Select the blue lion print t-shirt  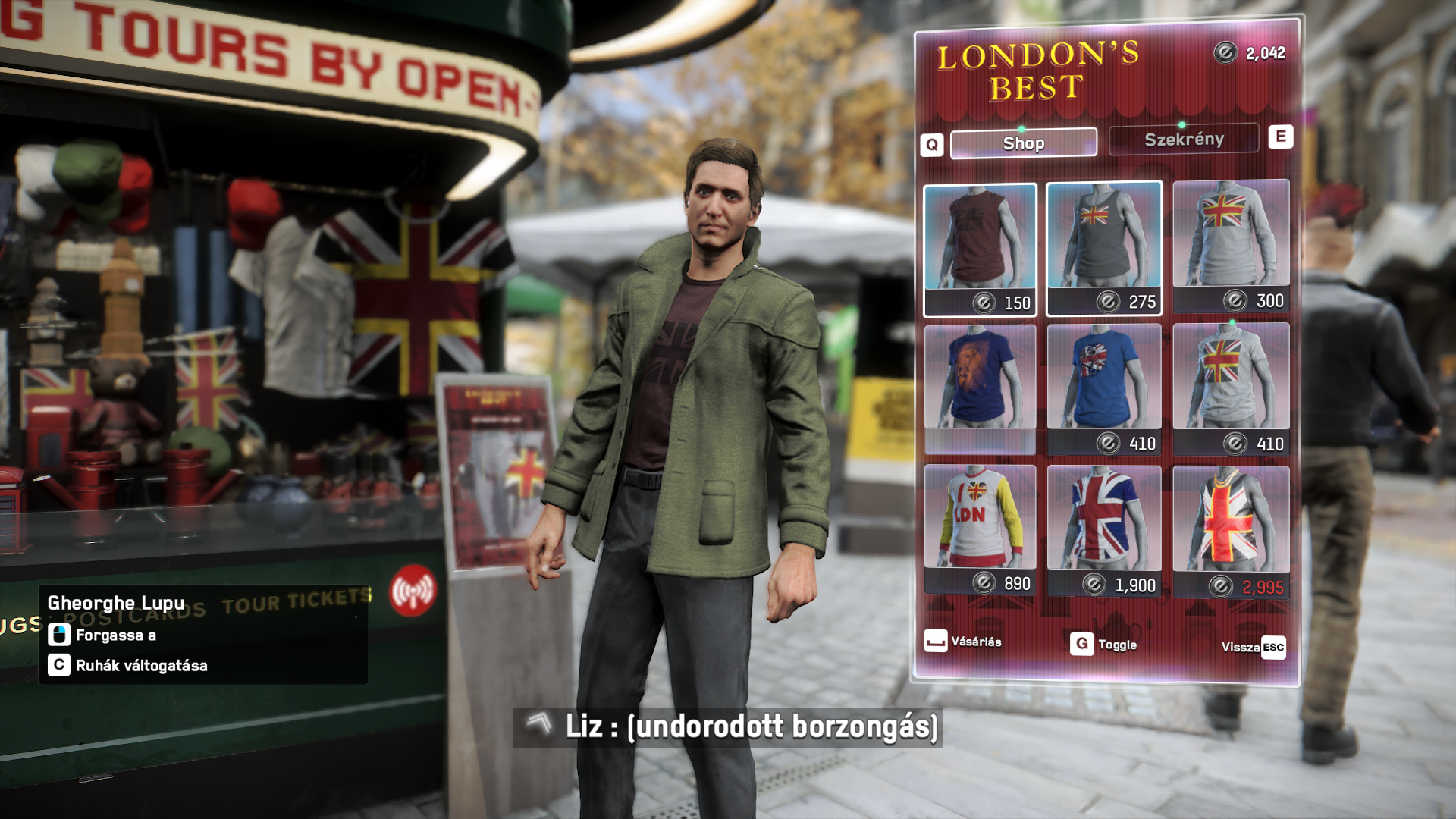[980, 388]
